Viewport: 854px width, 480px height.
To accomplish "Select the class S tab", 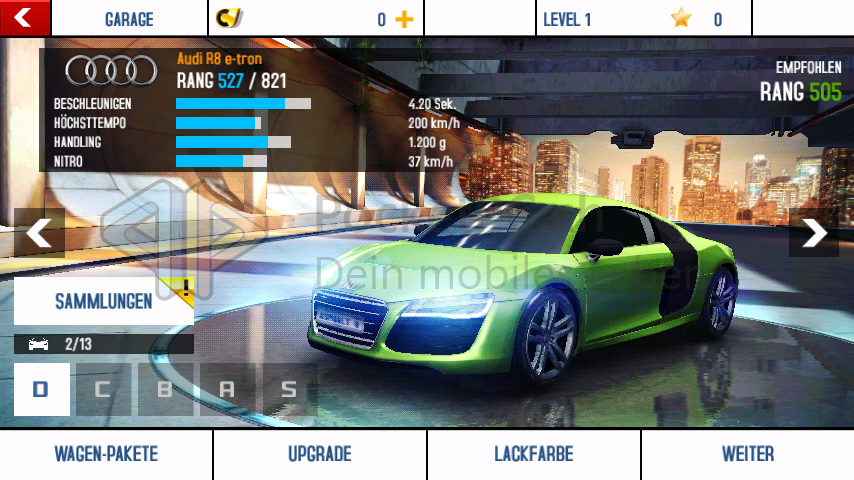I will pos(289,389).
